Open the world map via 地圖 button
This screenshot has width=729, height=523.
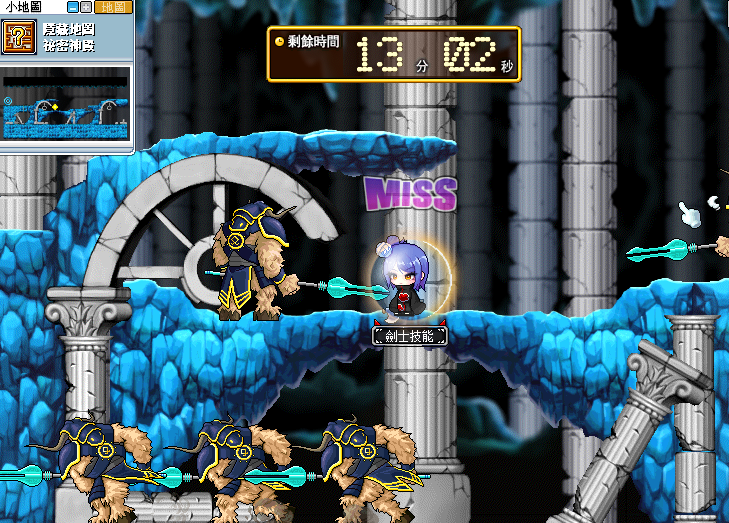pyautogui.click(x=115, y=7)
